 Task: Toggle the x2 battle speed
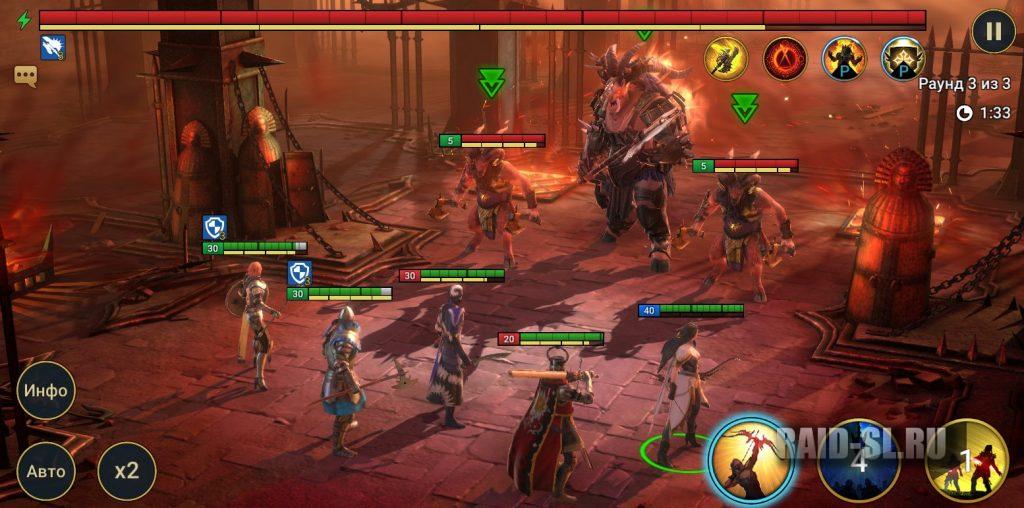[127, 471]
